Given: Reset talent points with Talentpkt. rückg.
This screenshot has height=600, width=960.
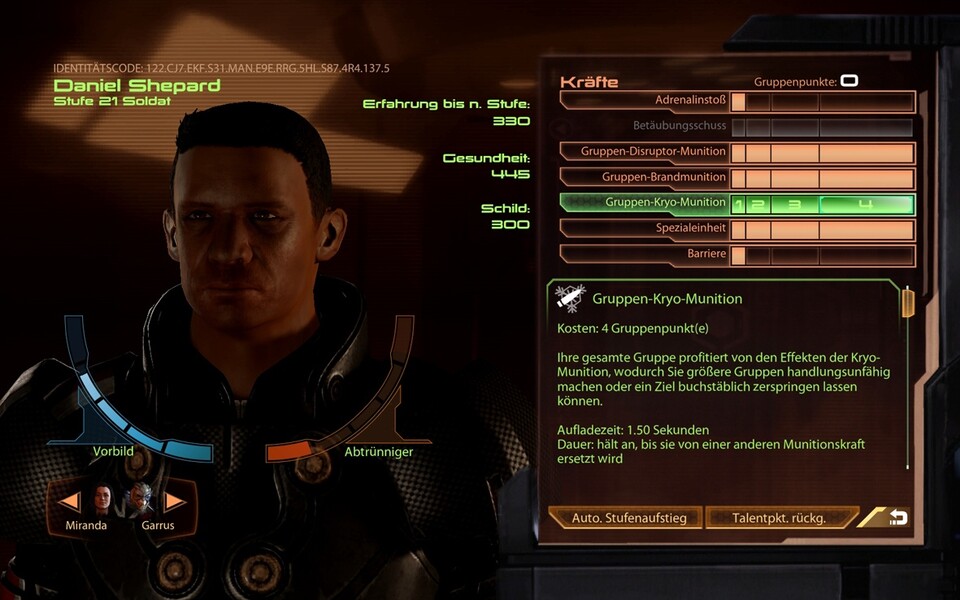Looking at the screenshot, I should (779, 518).
